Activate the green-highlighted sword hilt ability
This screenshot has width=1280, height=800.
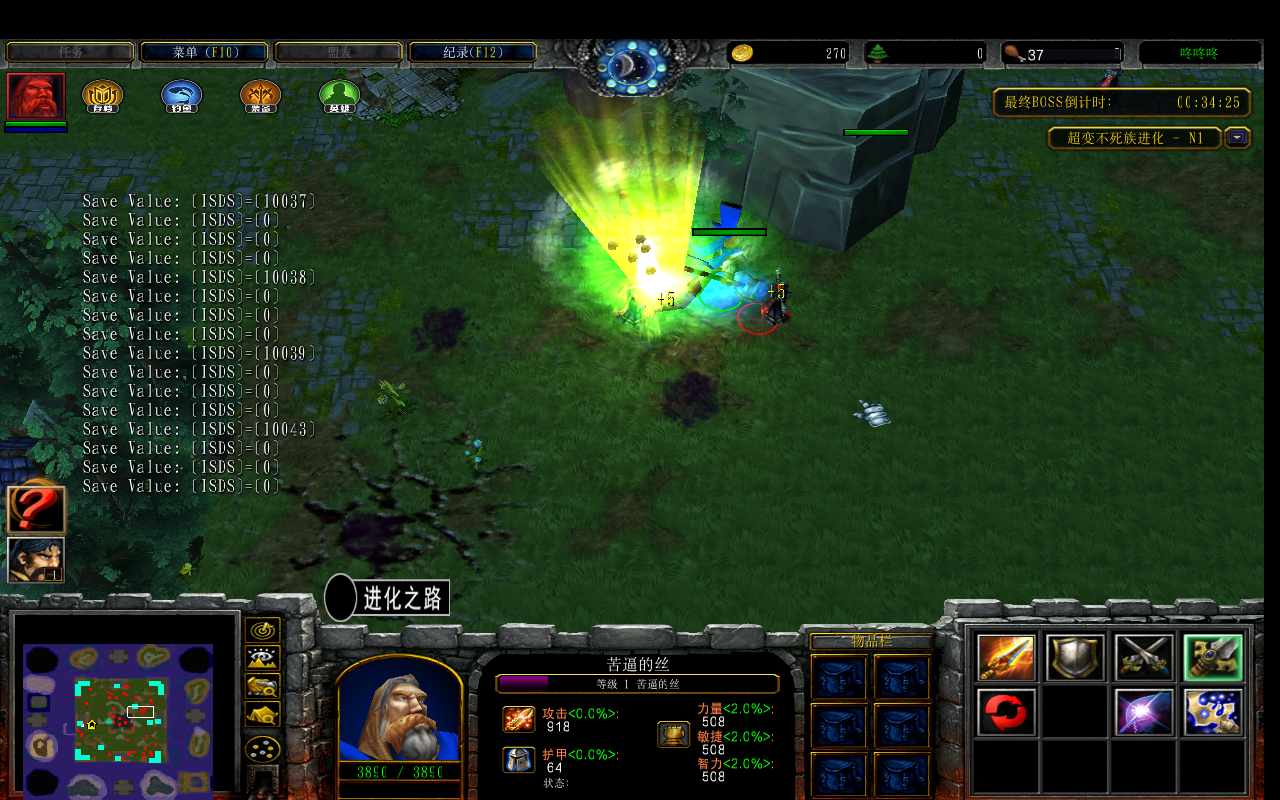tap(1213, 657)
